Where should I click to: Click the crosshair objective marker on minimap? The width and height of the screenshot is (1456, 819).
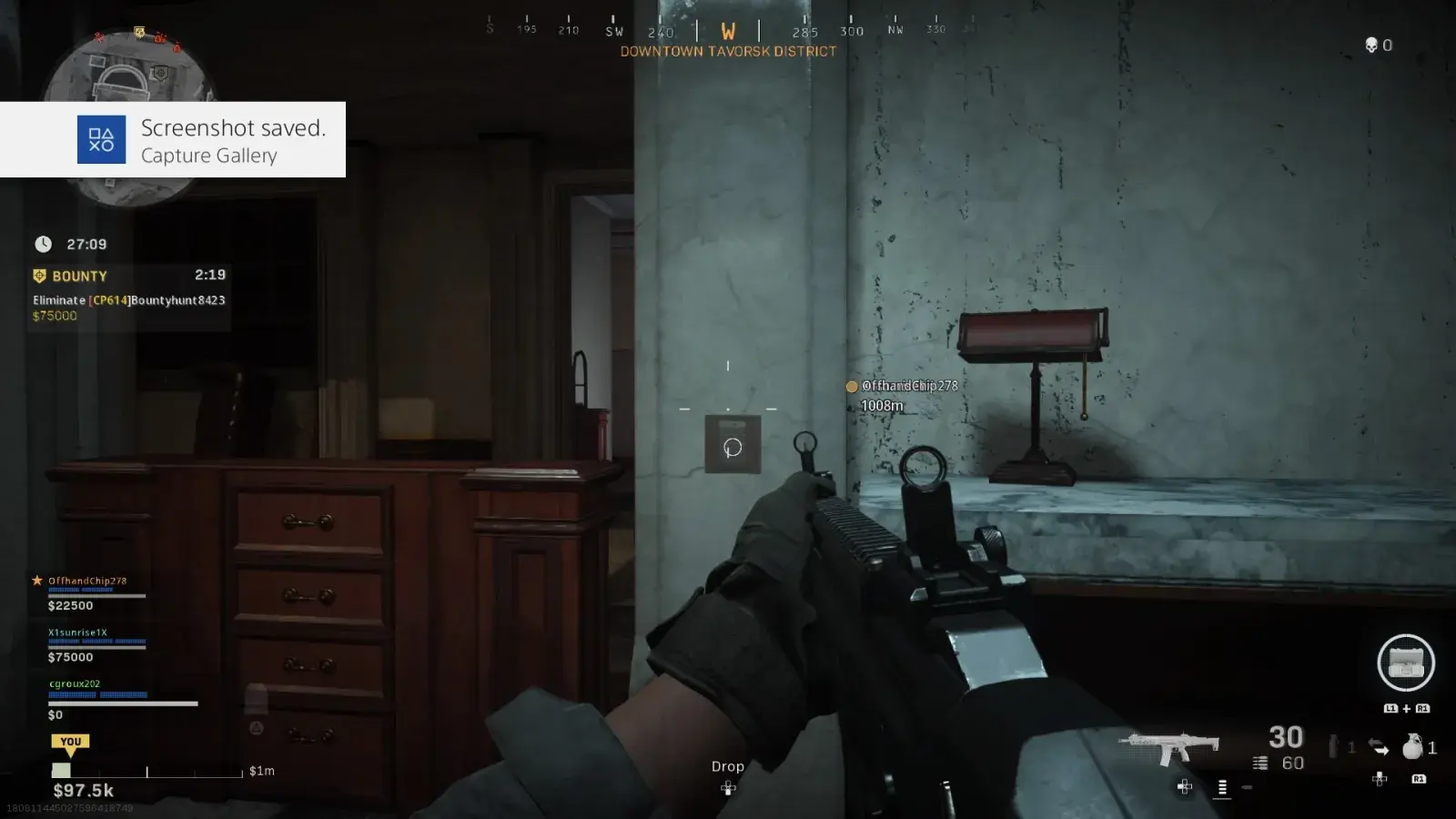(162, 73)
